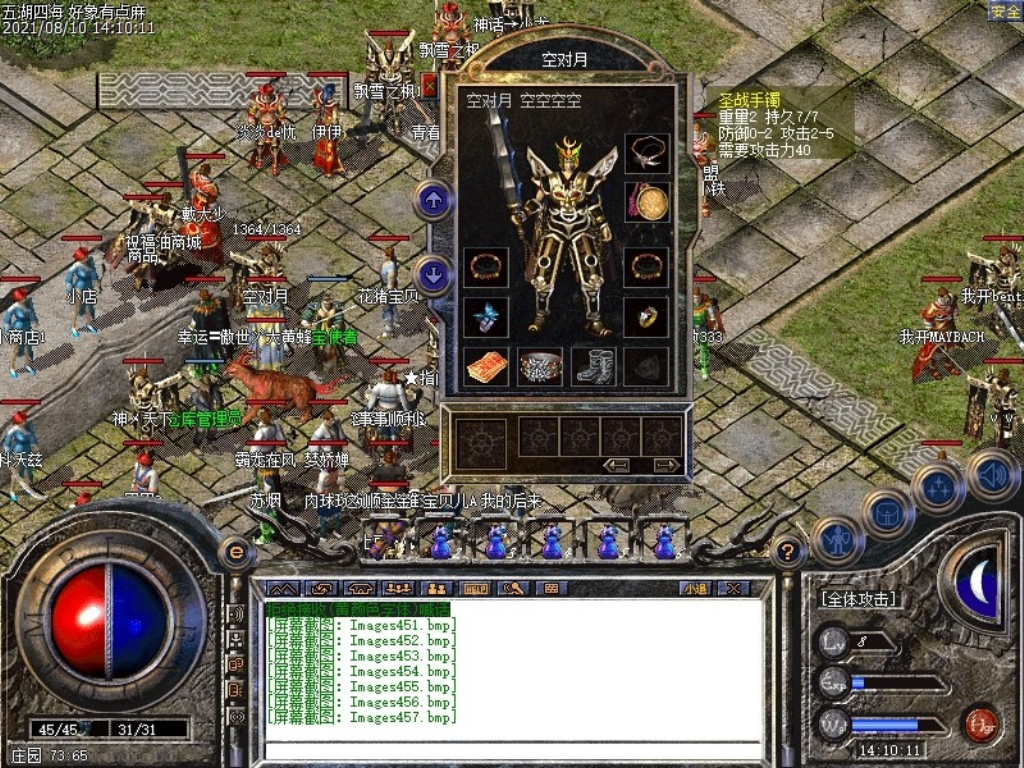The image size is (1024, 768).
Task: Select the blue gem ring slot
Action: tap(486, 317)
